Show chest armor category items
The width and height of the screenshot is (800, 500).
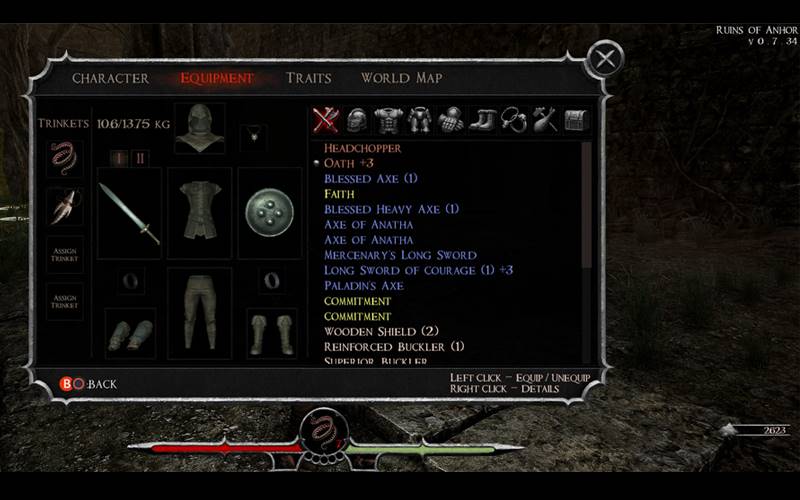pyautogui.click(x=388, y=120)
